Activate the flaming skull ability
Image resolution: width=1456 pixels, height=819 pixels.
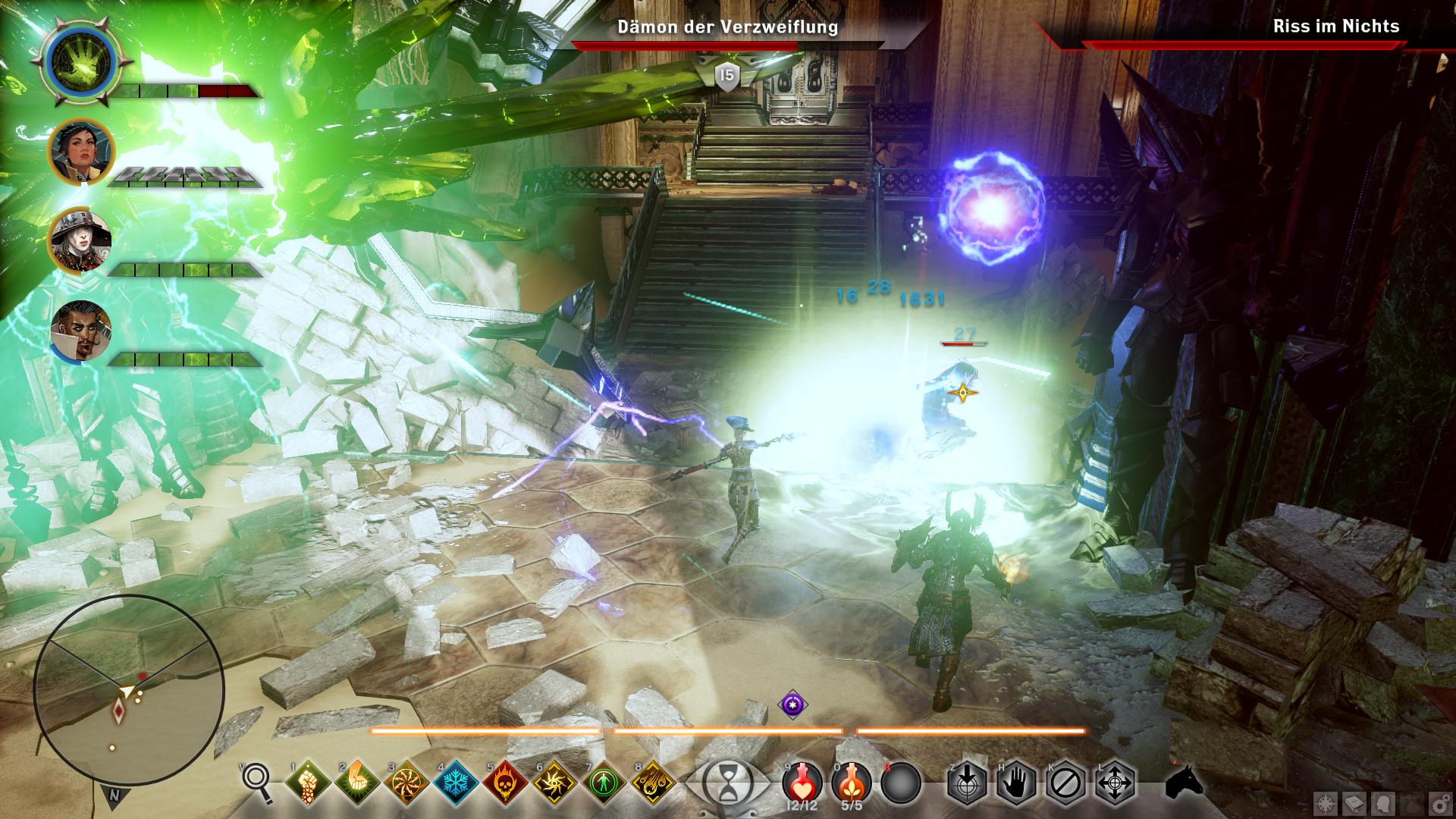pyautogui.click(x=504, y=782)
